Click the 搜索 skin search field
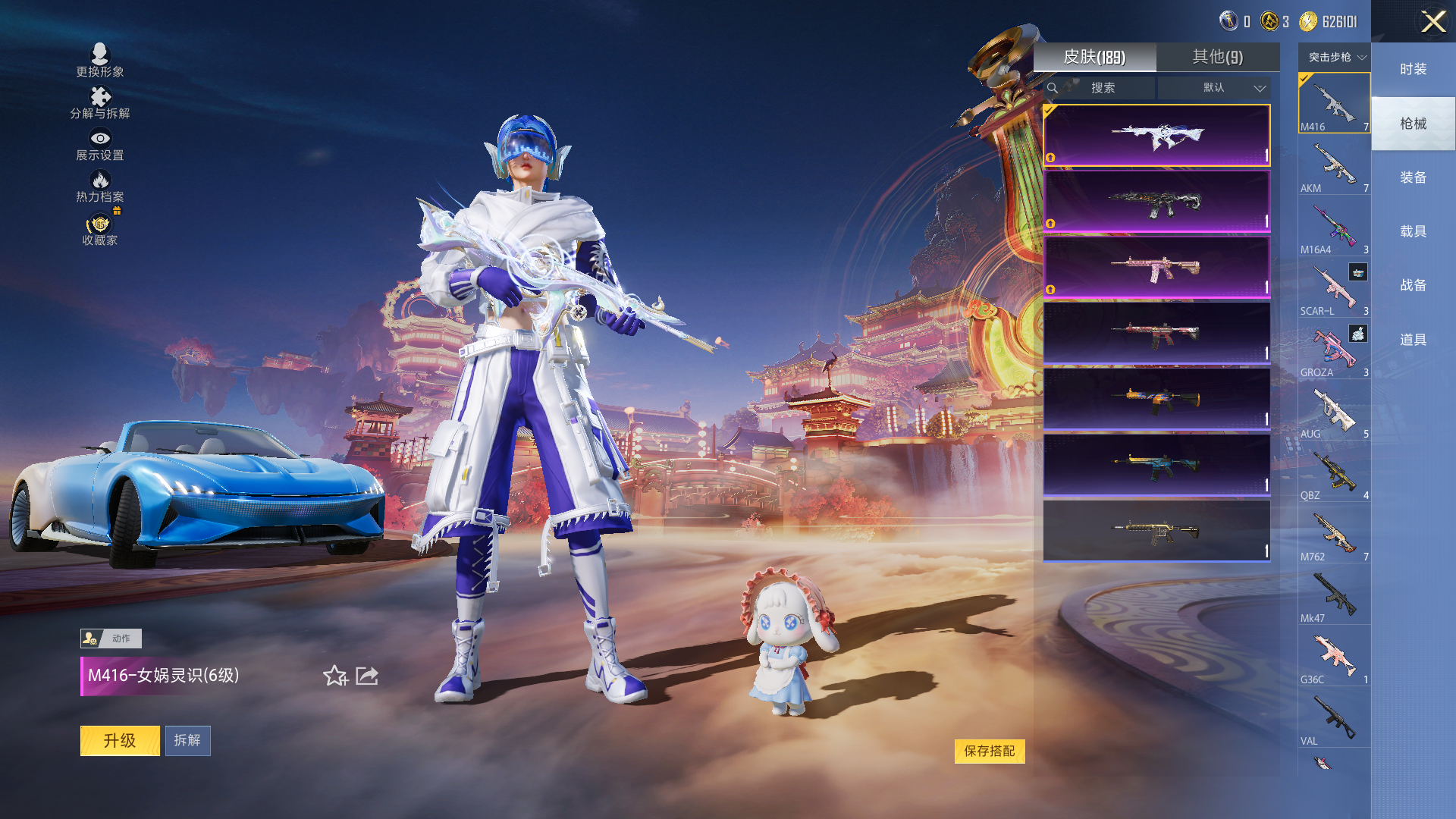The height and width of the screenshot is (819, 1456). (x=1102, y=88)
